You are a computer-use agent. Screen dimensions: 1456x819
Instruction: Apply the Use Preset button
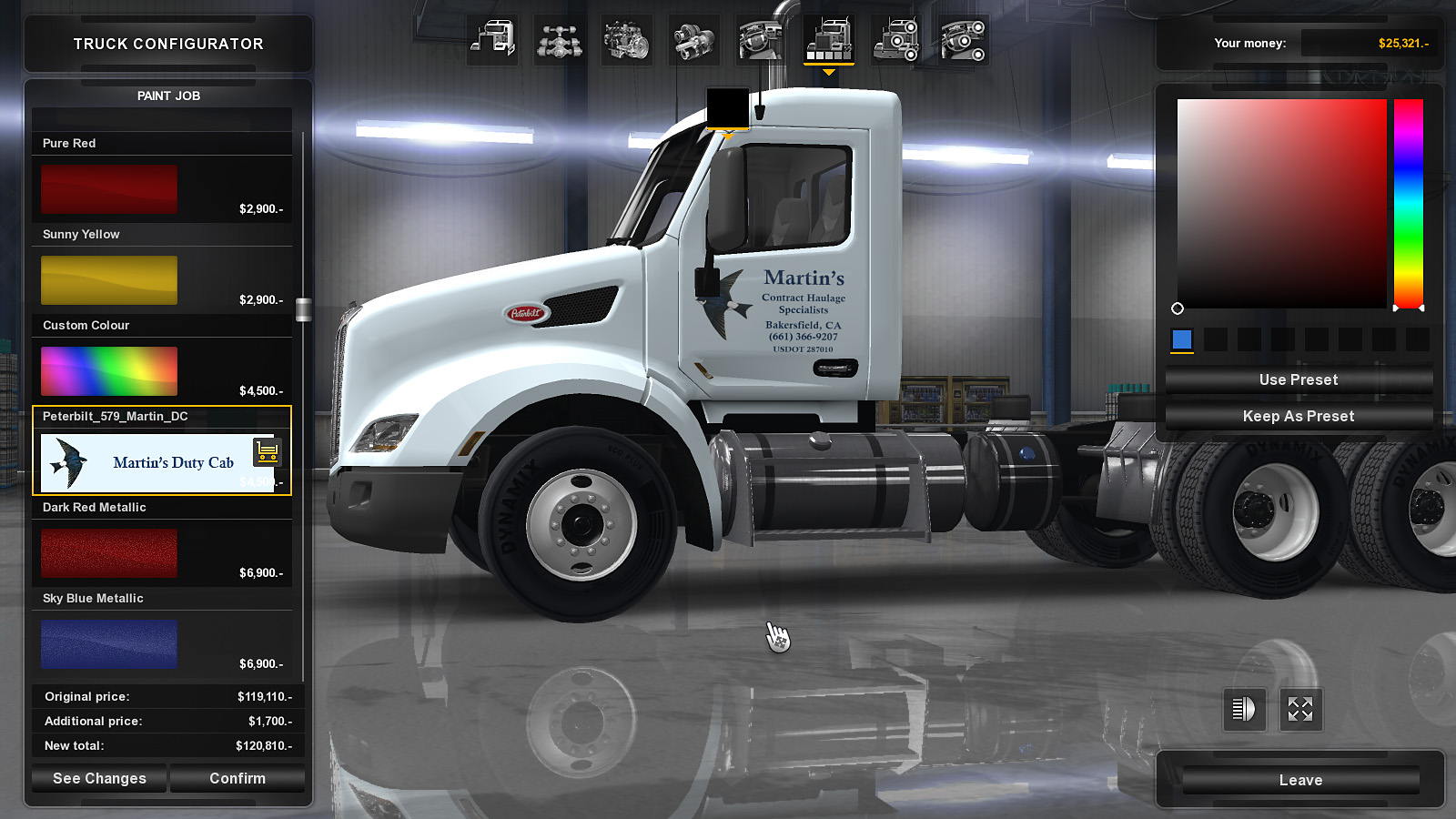pos(1299,379)
